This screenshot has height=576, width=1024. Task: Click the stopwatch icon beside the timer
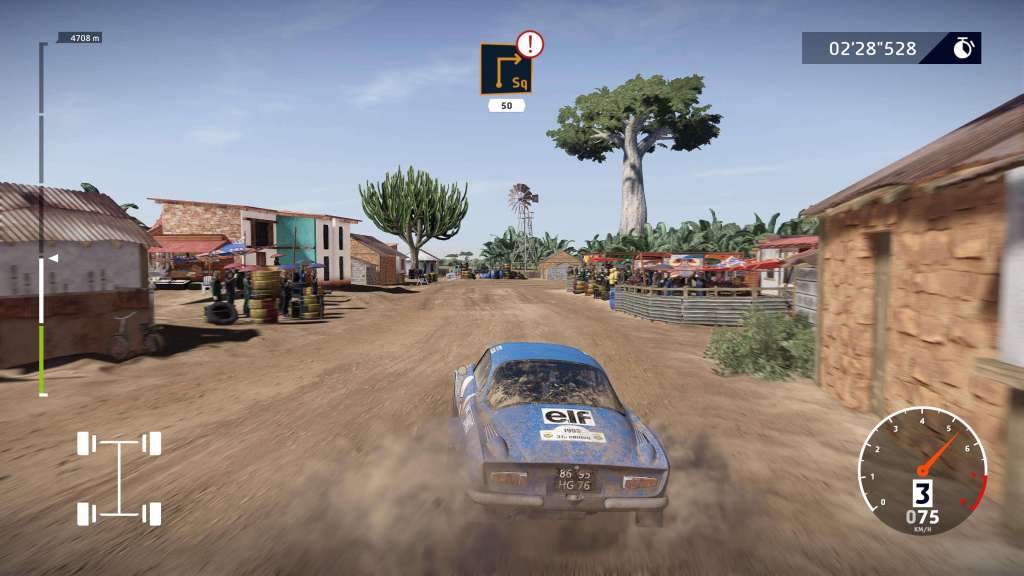coord(963,48)
